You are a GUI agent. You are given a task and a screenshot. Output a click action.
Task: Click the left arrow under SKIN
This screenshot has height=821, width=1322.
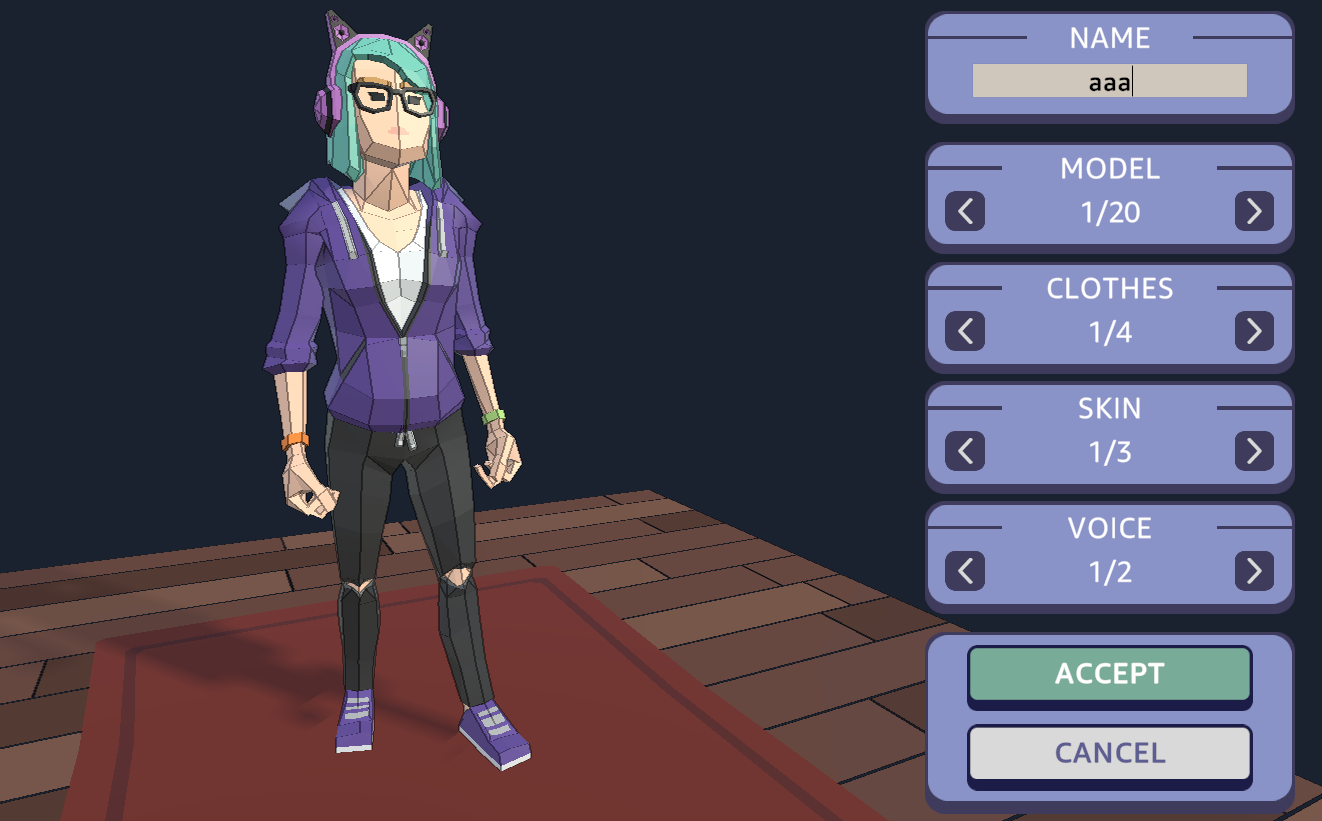[x=963, y=451]
